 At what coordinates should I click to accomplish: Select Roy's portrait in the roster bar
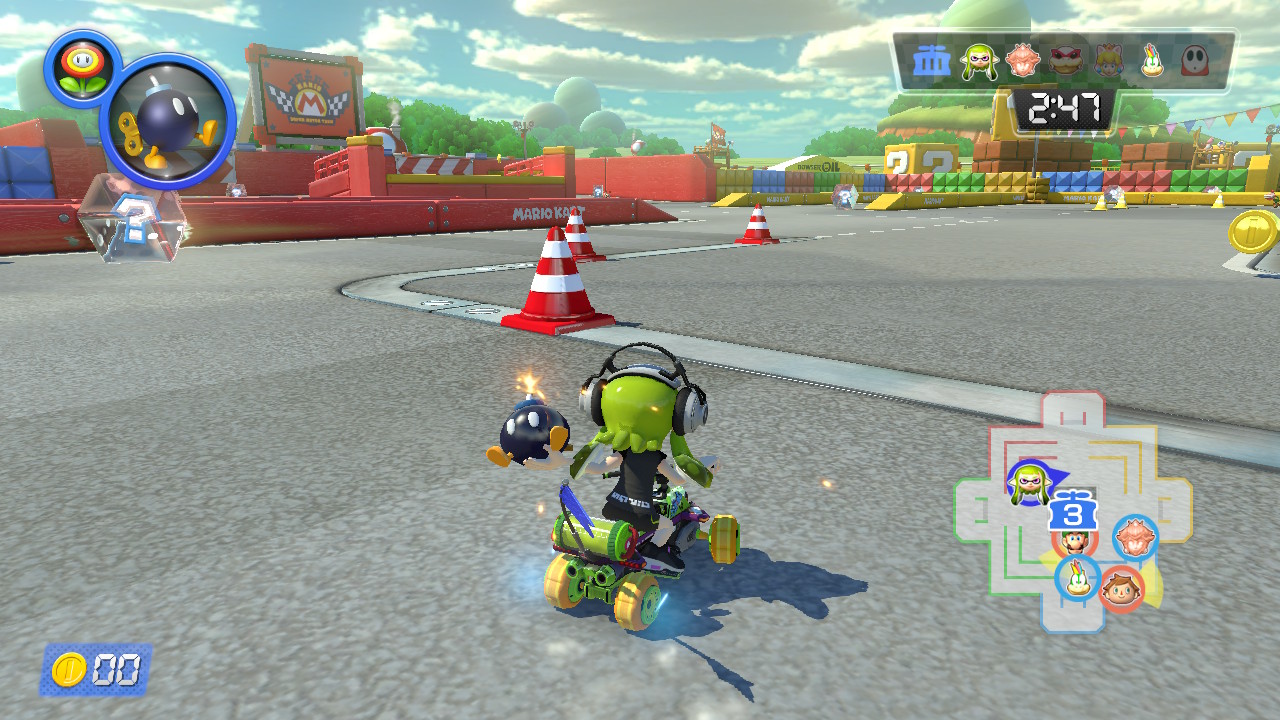coord(1067,63)
